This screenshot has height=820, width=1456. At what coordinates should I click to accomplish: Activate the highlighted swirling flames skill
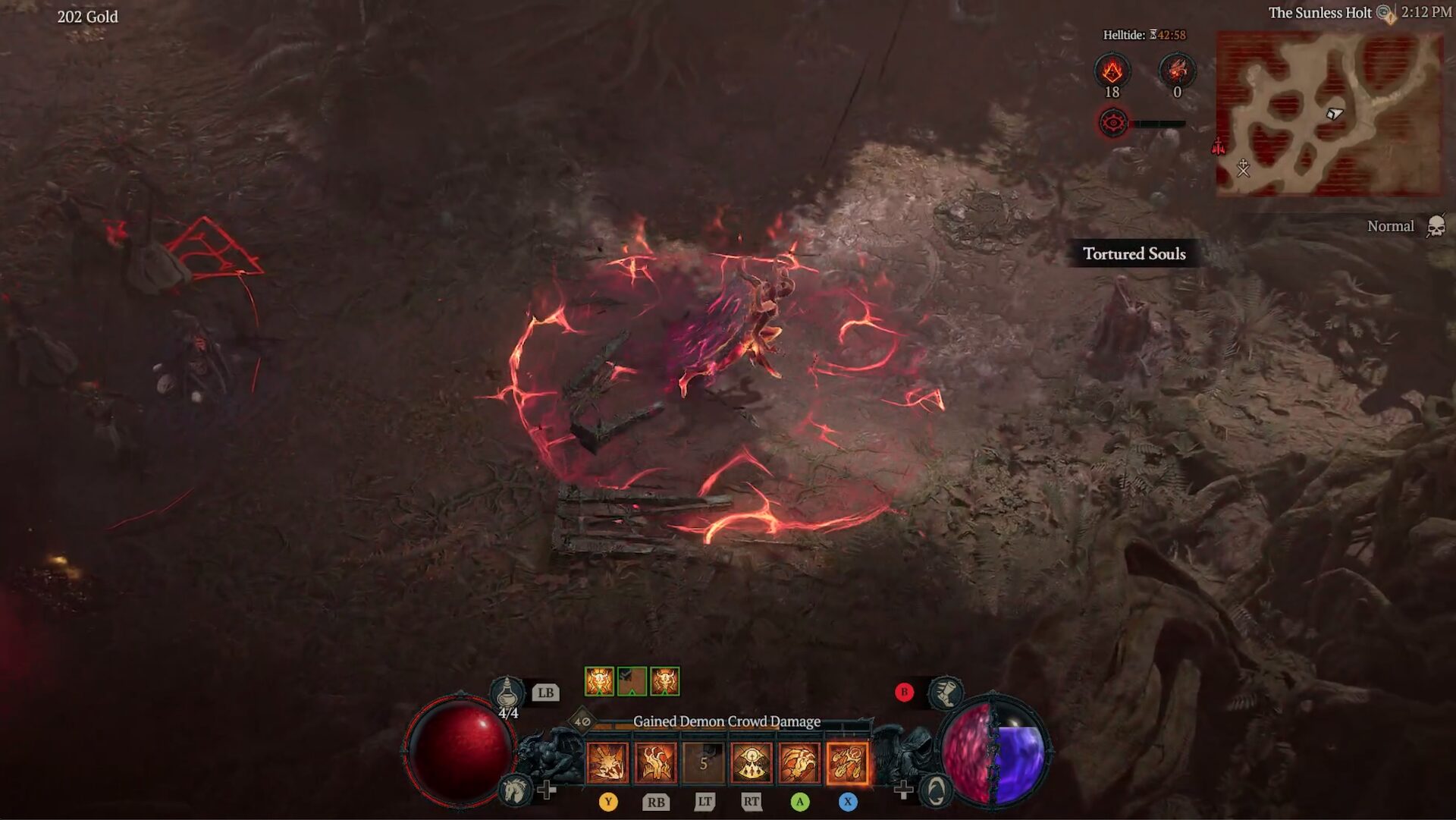point(846,762)
